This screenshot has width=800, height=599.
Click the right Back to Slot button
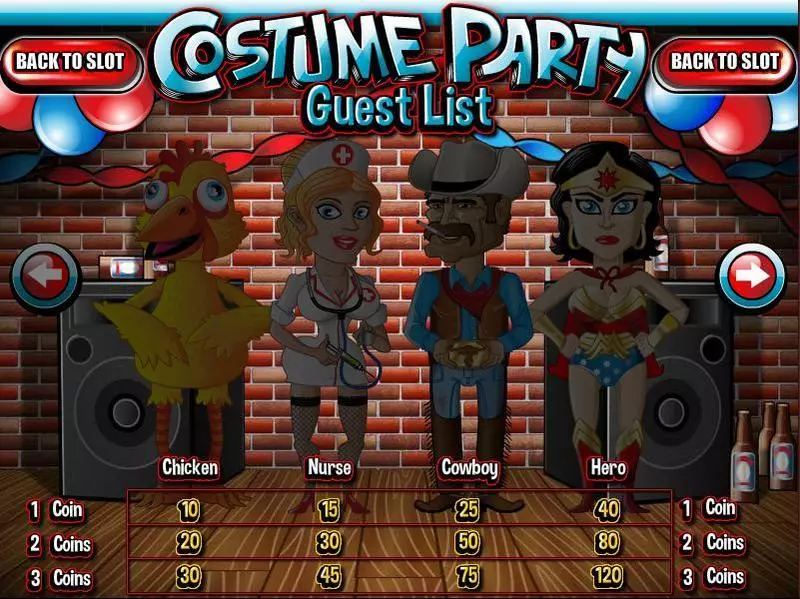[x=725, y=61]
